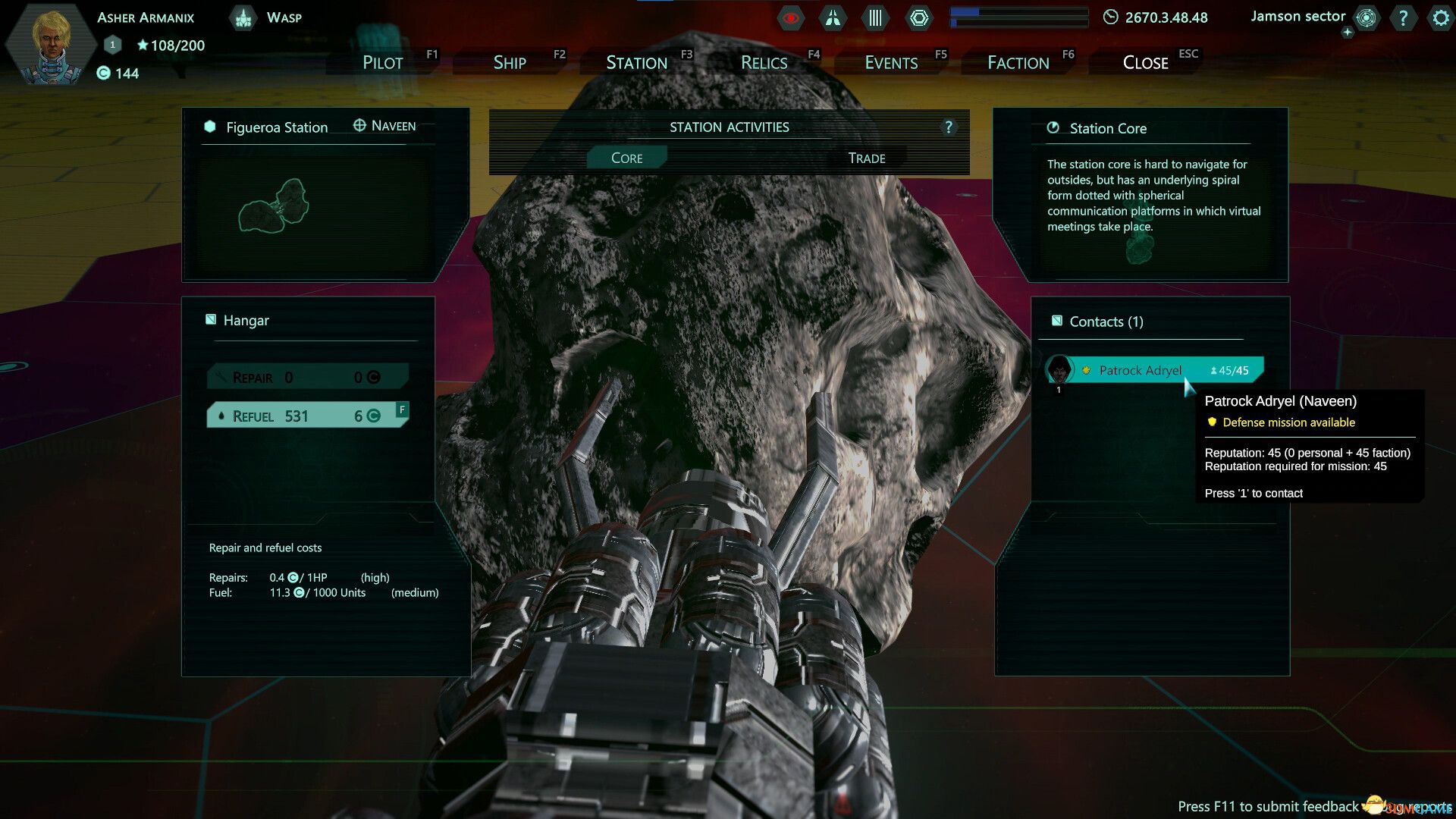1456x819 pixels.
Task: Open the Faction menu
Action: pyautogui.click(x=1017, y=62)
